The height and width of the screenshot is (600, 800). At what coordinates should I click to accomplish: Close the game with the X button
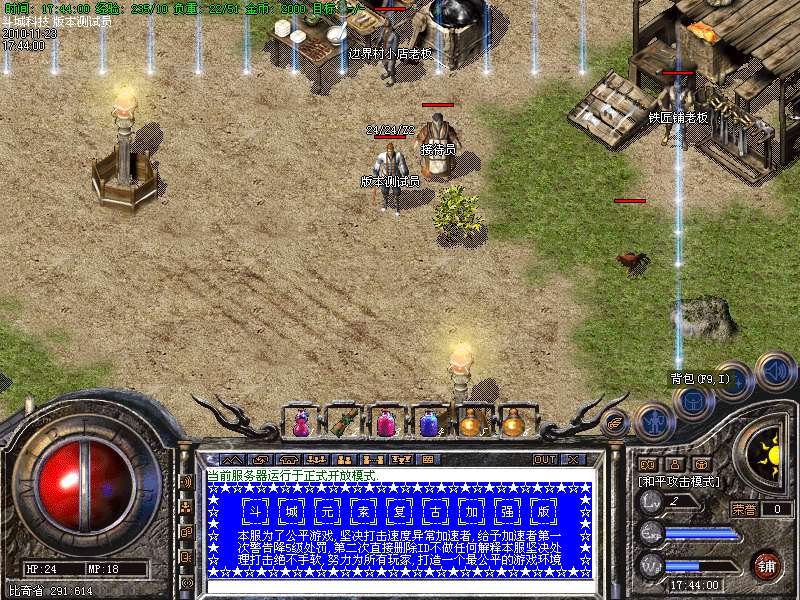point(573,459)
